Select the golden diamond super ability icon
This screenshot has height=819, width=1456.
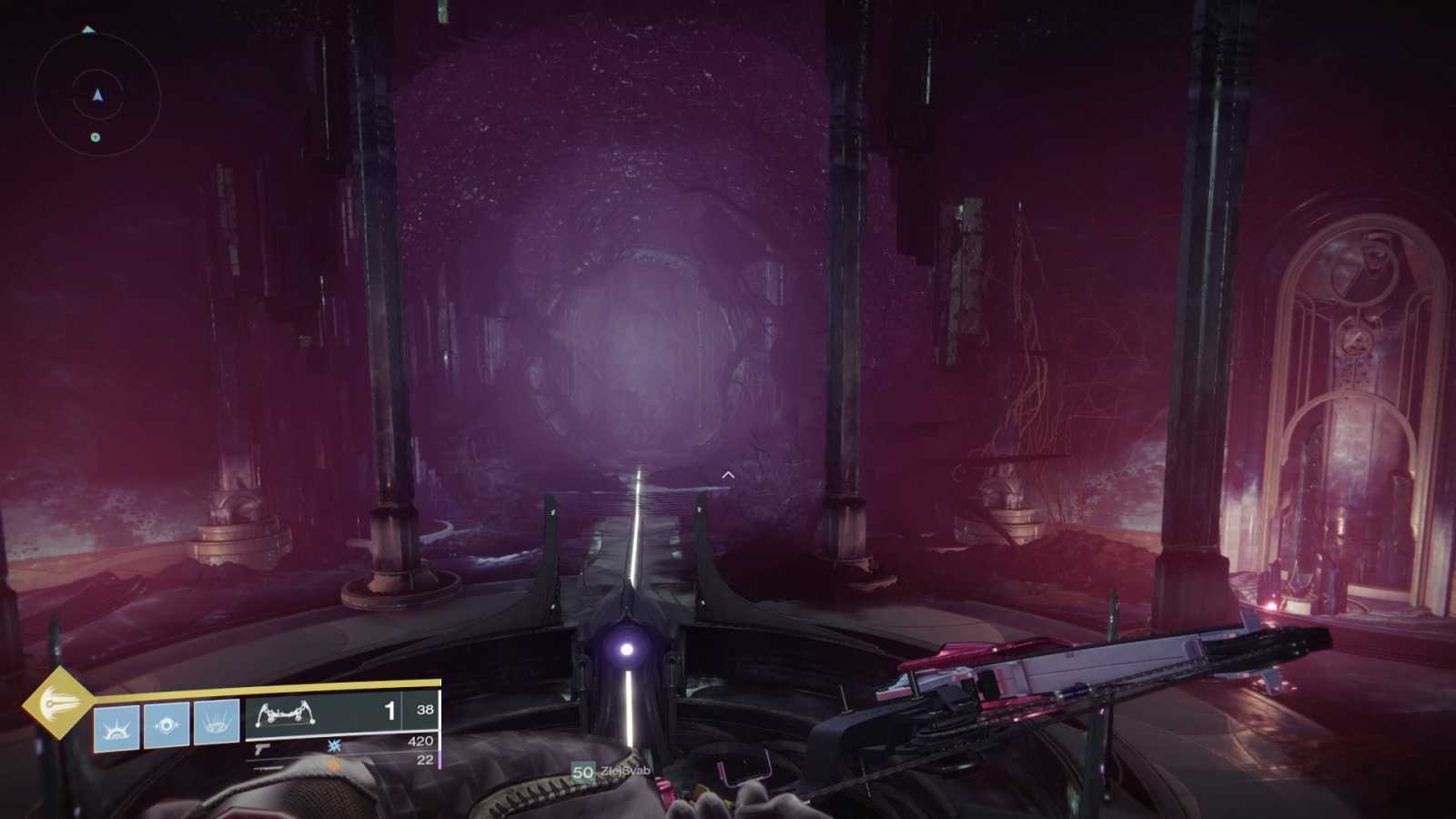57,703
